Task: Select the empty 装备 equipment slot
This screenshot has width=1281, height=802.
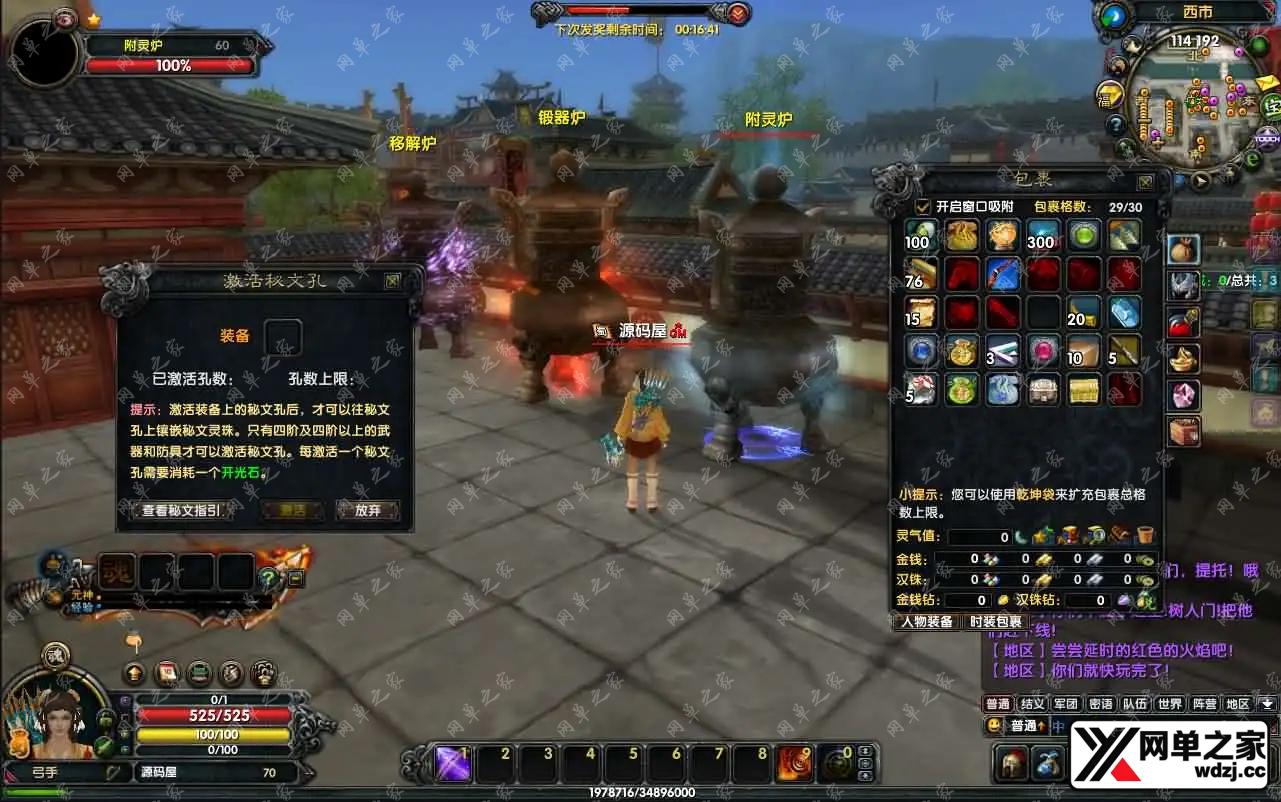Action: [283, 337]
